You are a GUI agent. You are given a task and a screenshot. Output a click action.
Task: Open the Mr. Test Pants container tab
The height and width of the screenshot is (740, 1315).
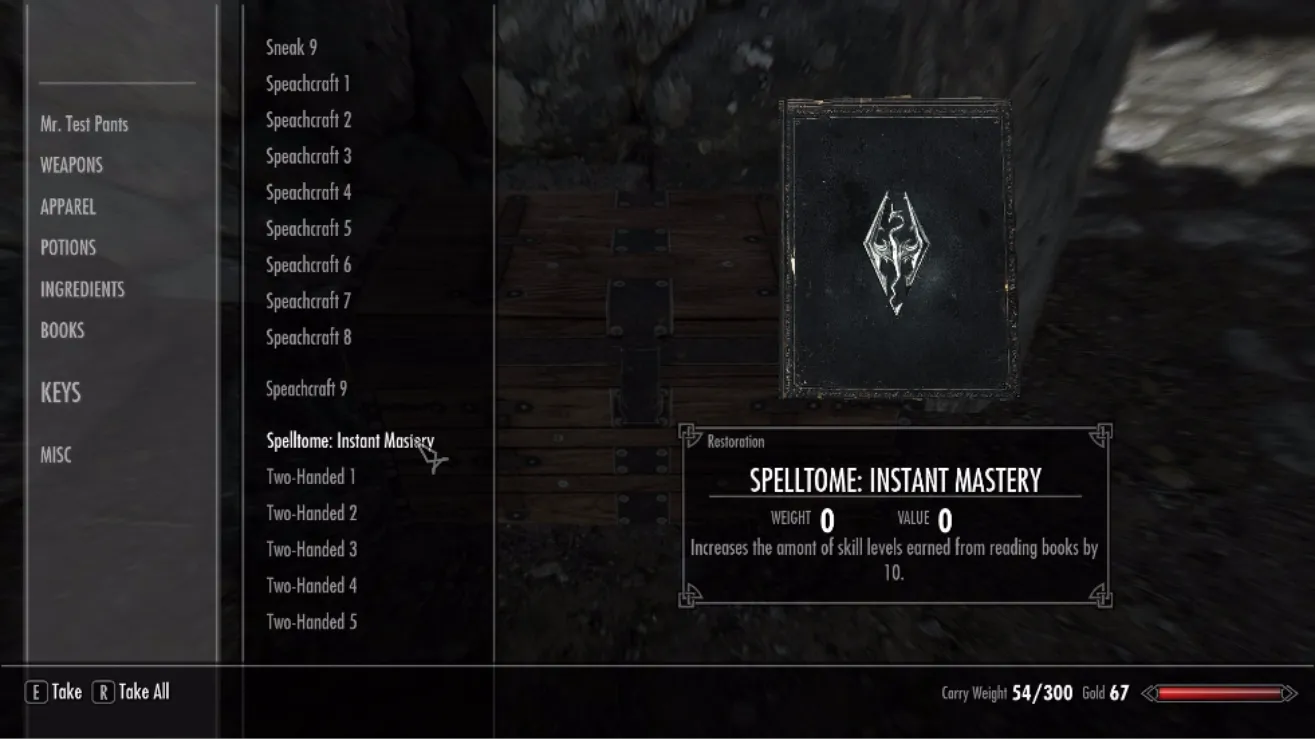pyautogui.click(x=84, y=125)
